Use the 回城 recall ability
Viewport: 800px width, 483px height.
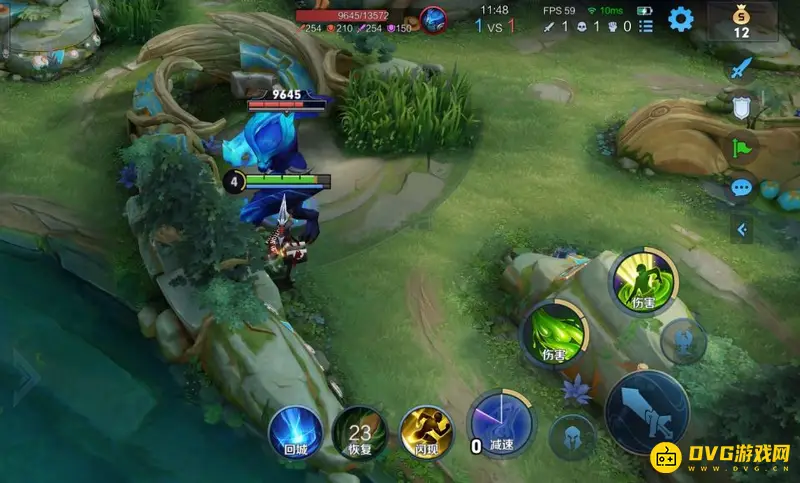click(x=295, y=431)
